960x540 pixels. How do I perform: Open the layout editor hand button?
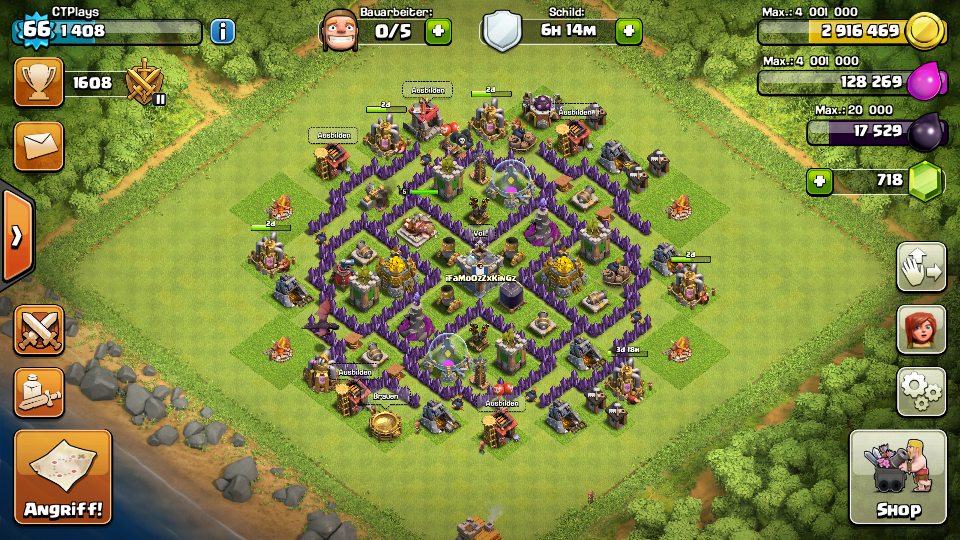pyautogui.click(x=921, y=267)
